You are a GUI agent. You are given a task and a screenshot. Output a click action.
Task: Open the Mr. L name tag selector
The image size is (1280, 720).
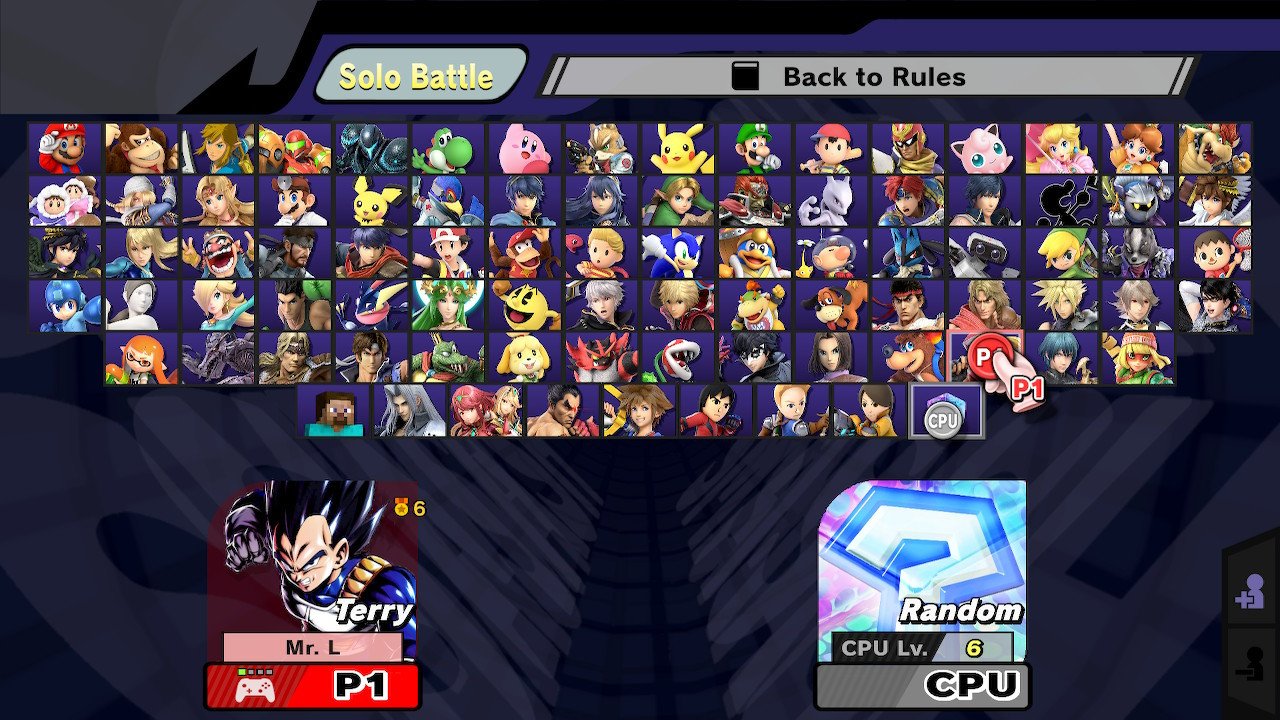point(312,647)
